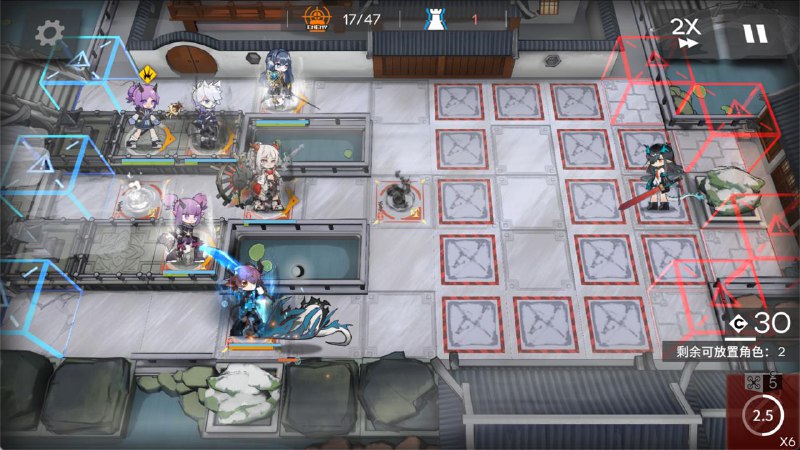Pause the battle

pyautogui.click(x=755, y=33)
